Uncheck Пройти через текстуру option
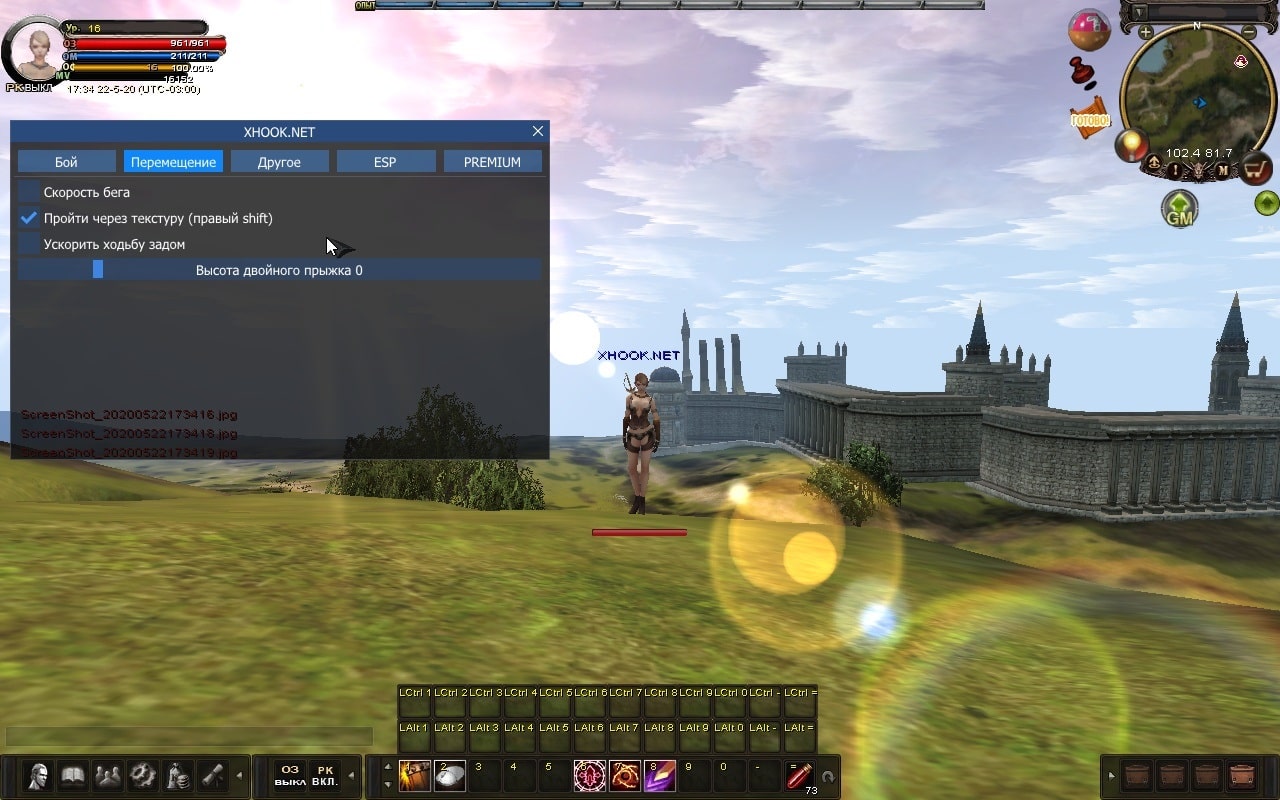 (x=30, y=218)
